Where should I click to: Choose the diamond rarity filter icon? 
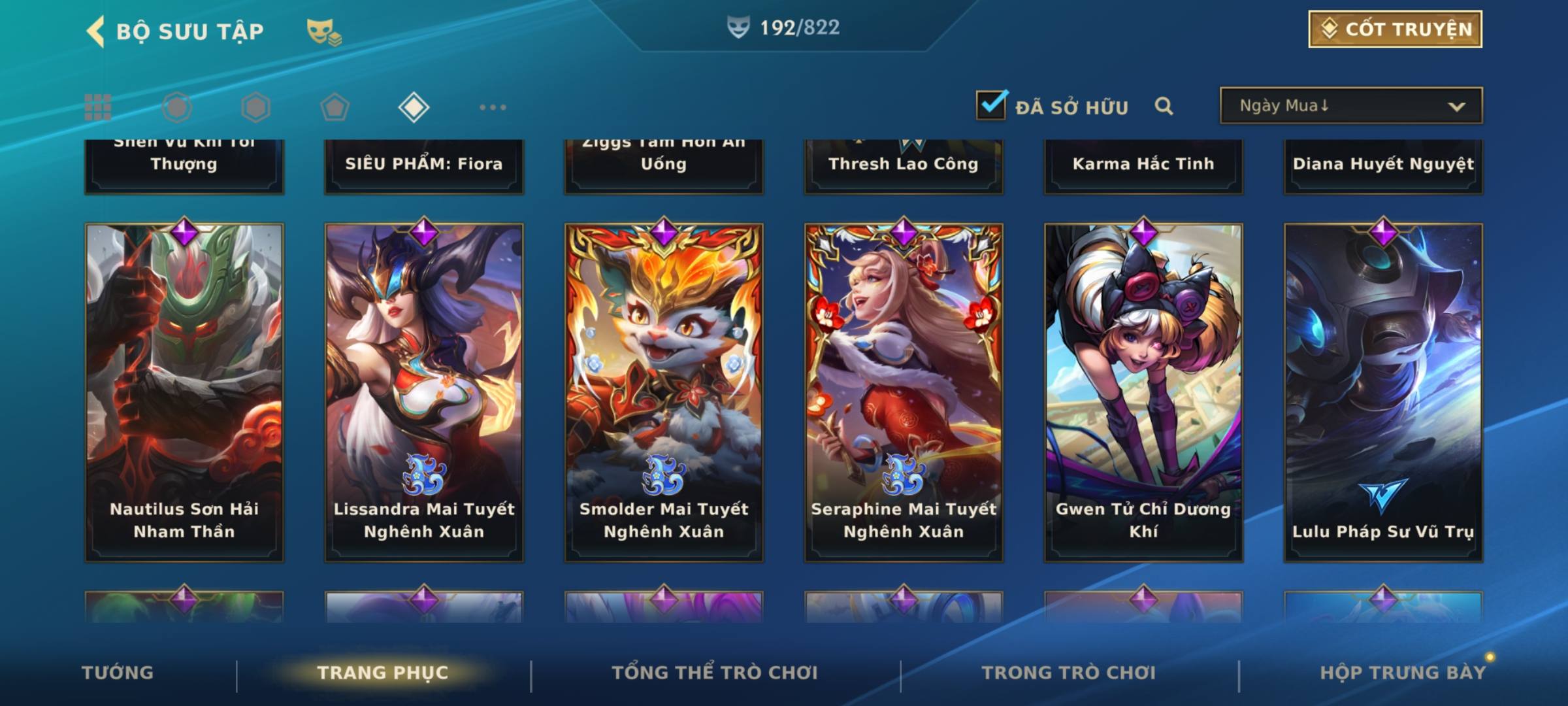[x=414, y=107]
